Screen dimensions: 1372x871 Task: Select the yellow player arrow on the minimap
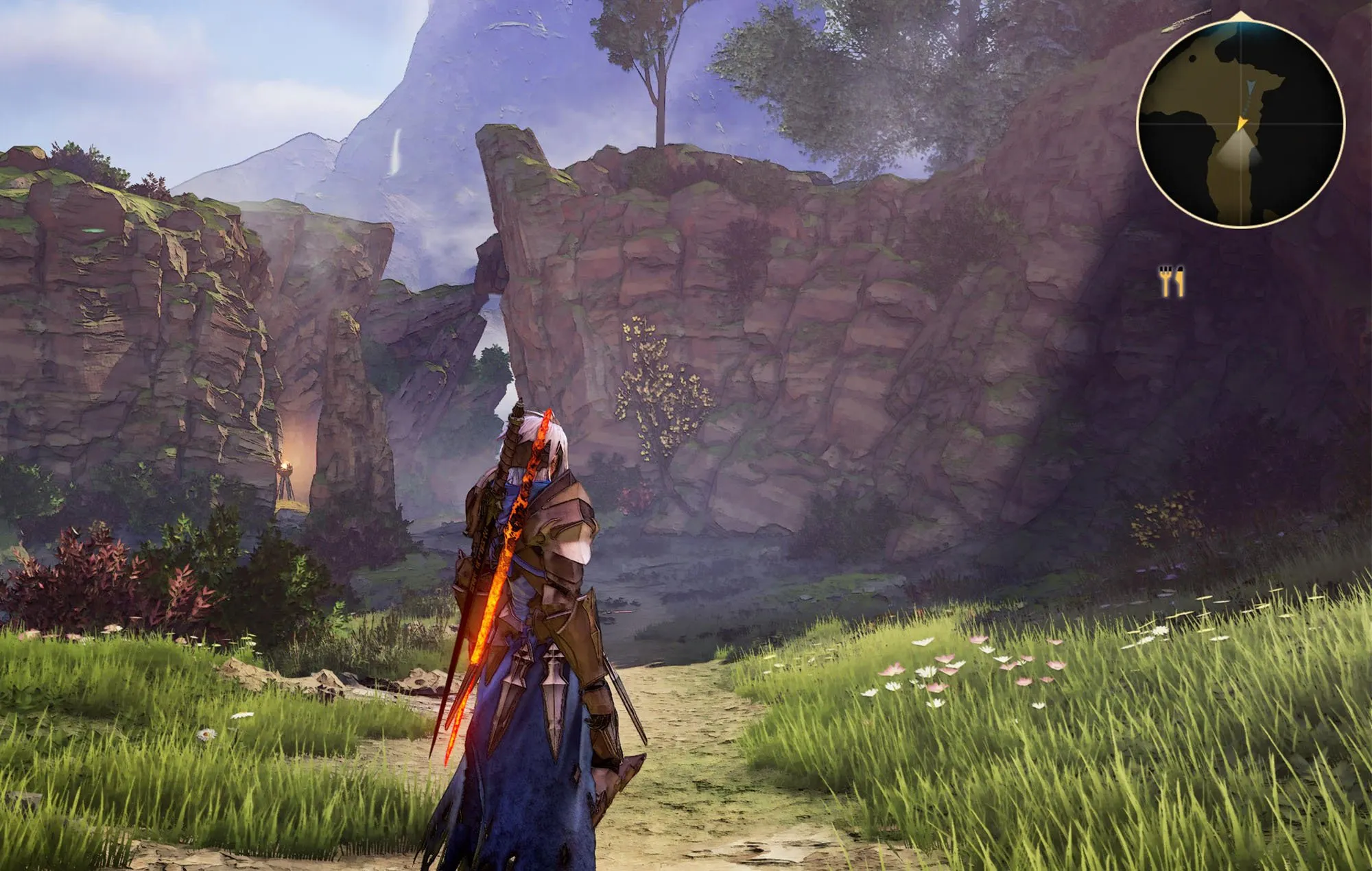[x=1242, y=123]
